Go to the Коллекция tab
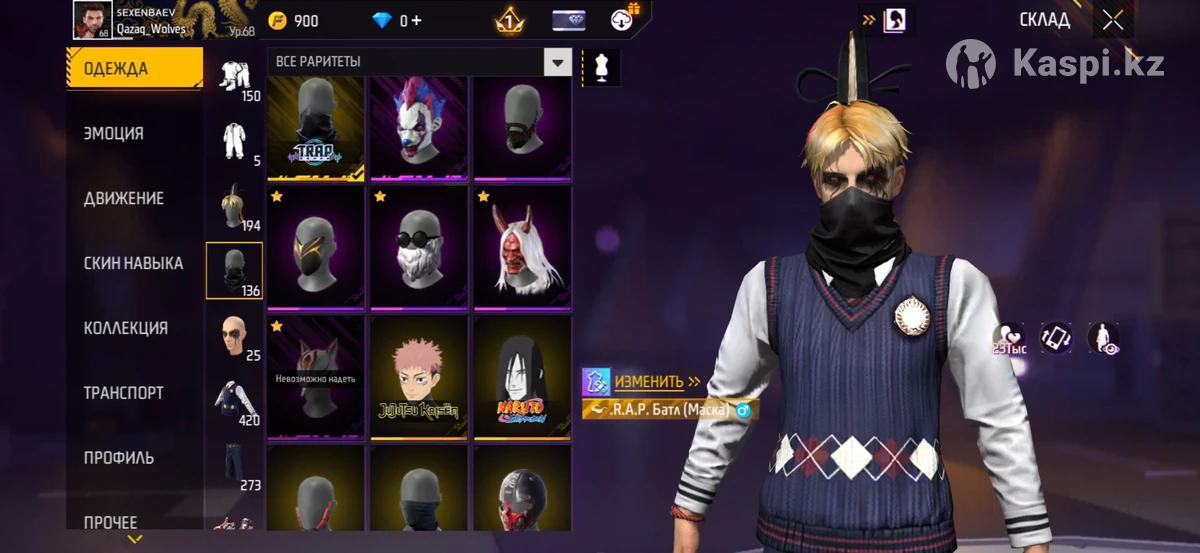 pyautogui.click(x=125, y=328)
